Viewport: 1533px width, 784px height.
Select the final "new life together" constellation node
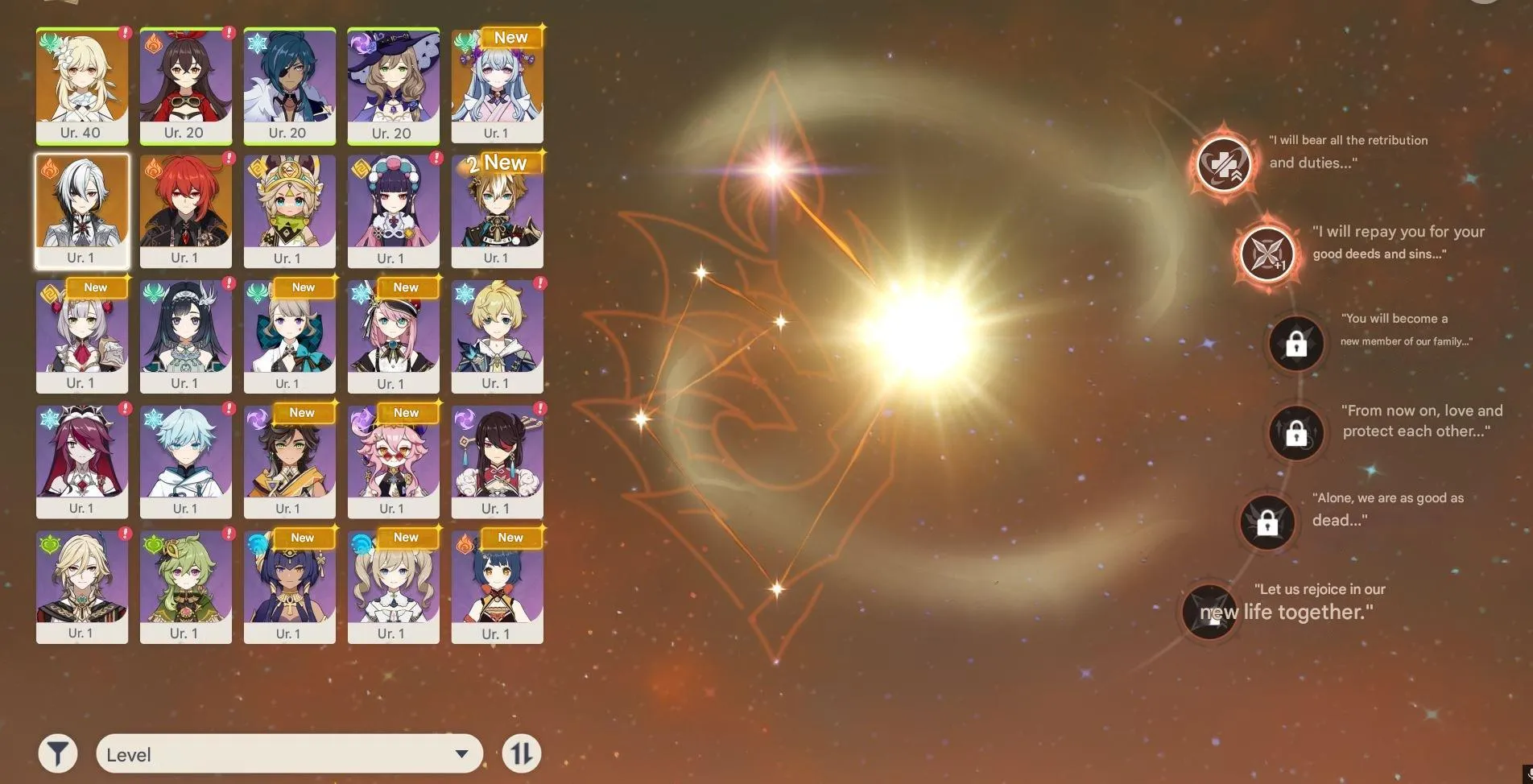point(1209,612)
